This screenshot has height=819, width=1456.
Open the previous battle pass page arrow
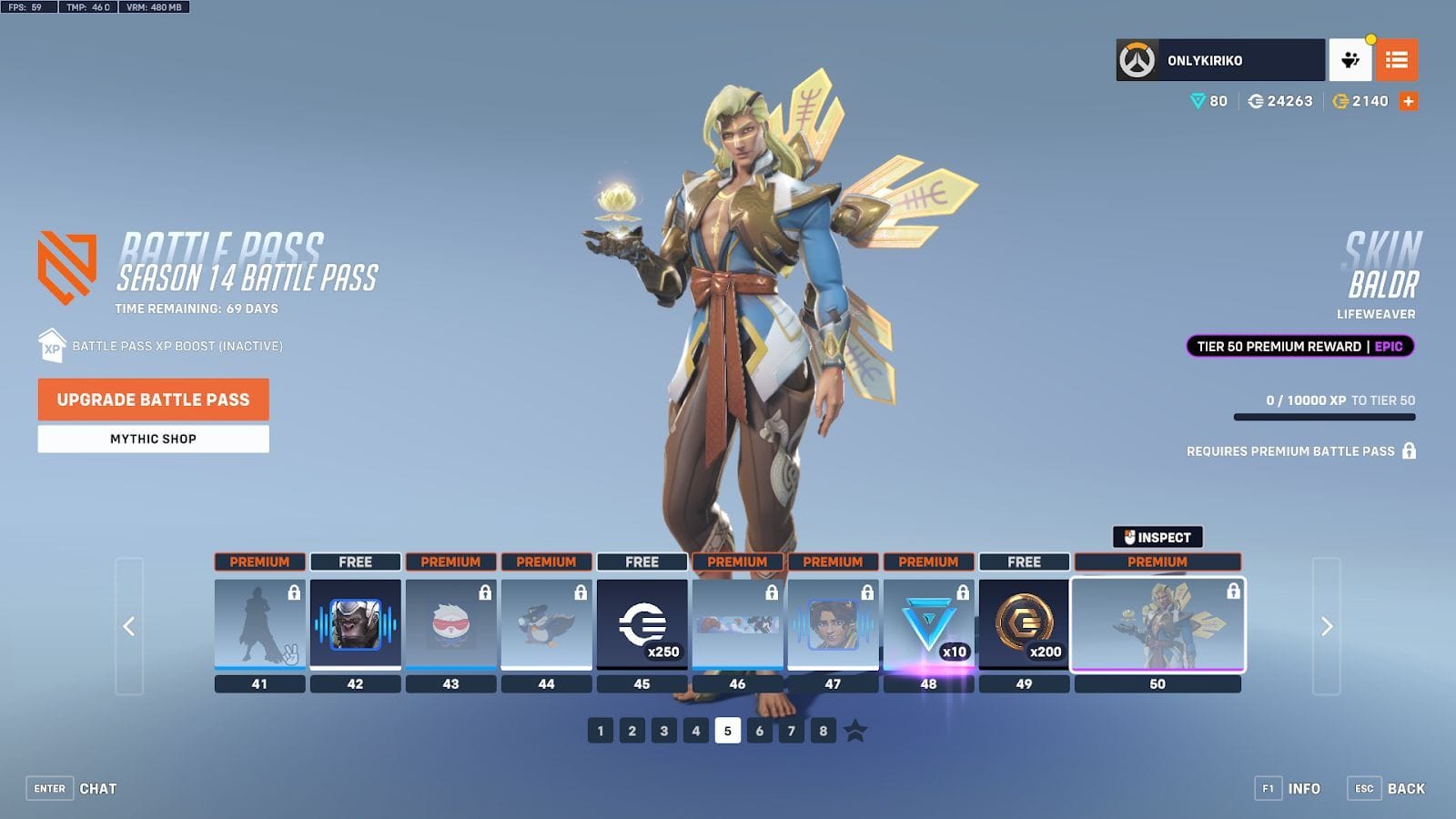[x=127, y=625]
